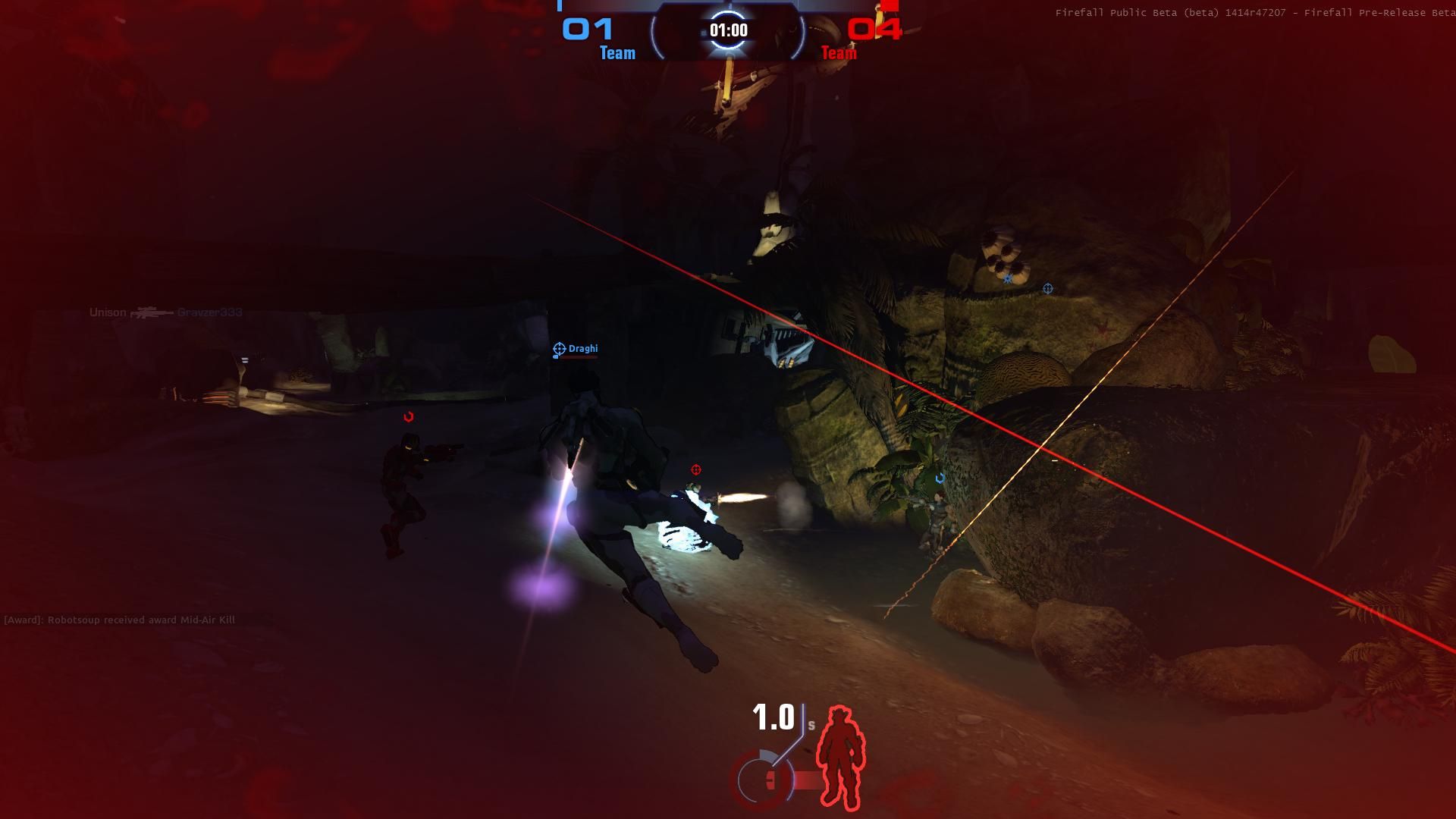The height and width of the screenshot is (819, 1456).
Task: Switch to the blue Team tab
Action: (617, 53)
